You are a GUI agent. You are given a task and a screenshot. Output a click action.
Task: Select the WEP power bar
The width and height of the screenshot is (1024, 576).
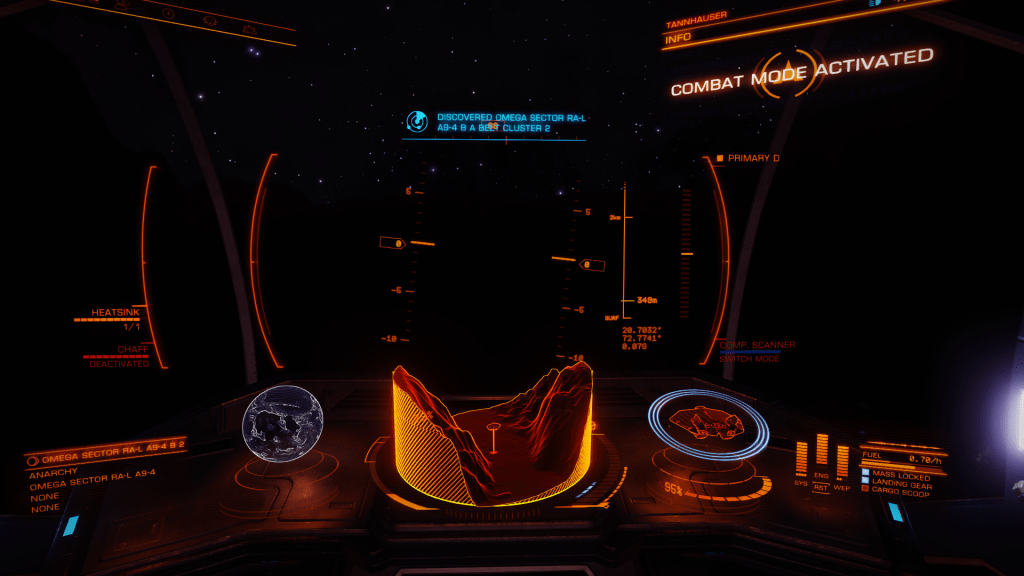tap(843, 461)
